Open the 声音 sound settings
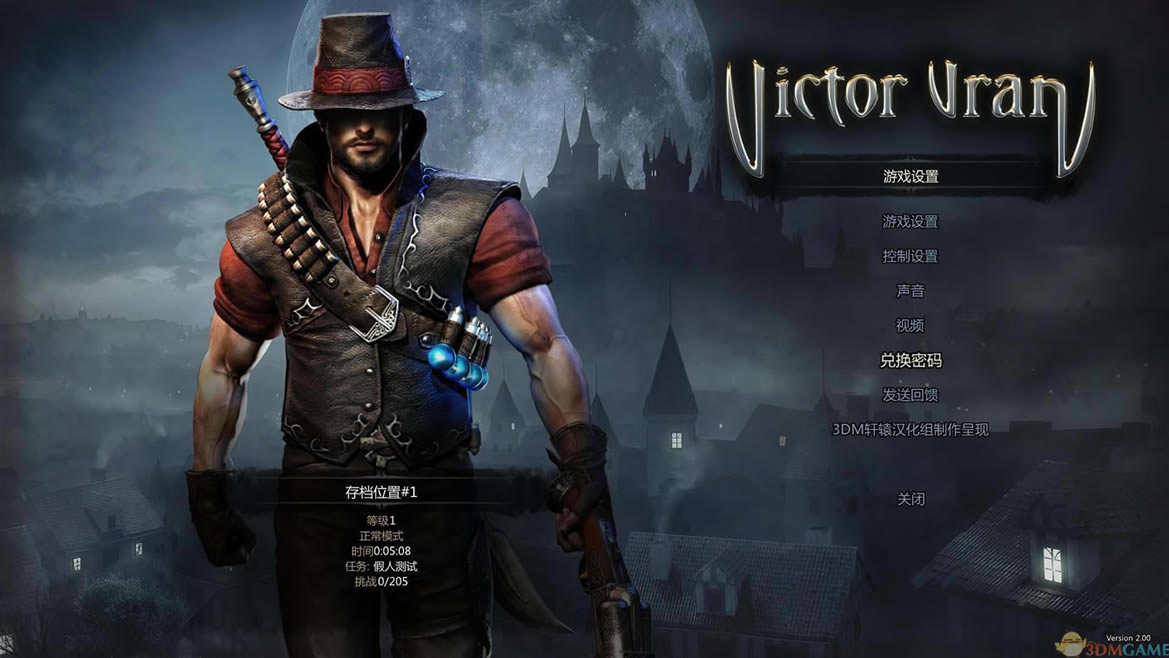This screenshot has height=658, width=1169. (910, 291)
